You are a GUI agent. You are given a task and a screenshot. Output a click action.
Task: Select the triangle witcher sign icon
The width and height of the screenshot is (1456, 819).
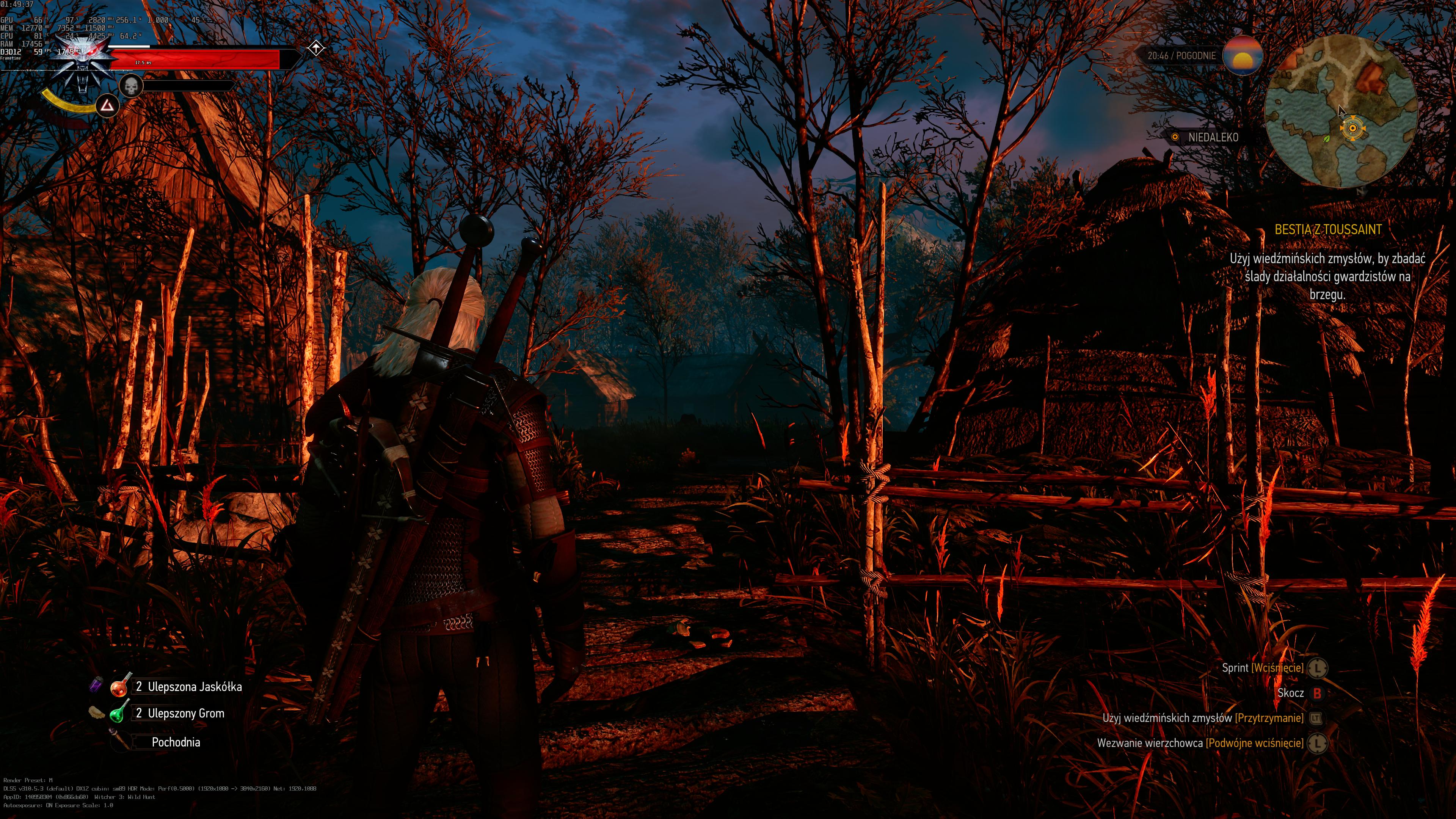(107, 106)
